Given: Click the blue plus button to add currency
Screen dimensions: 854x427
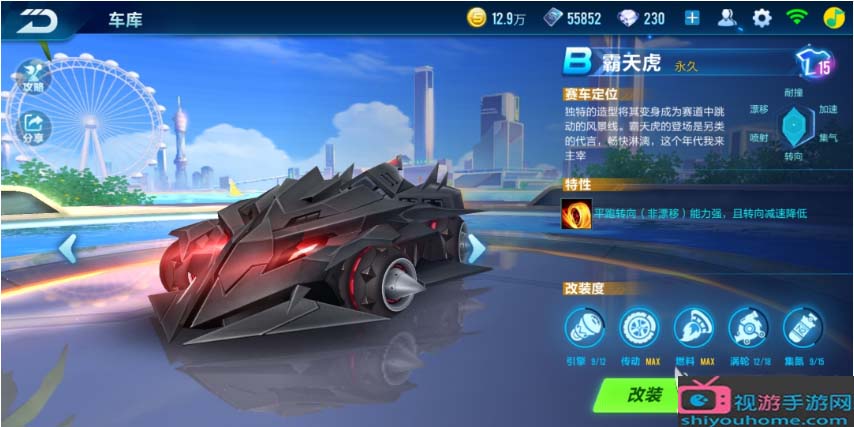Looking at the screenshot, I should (692, 18).
